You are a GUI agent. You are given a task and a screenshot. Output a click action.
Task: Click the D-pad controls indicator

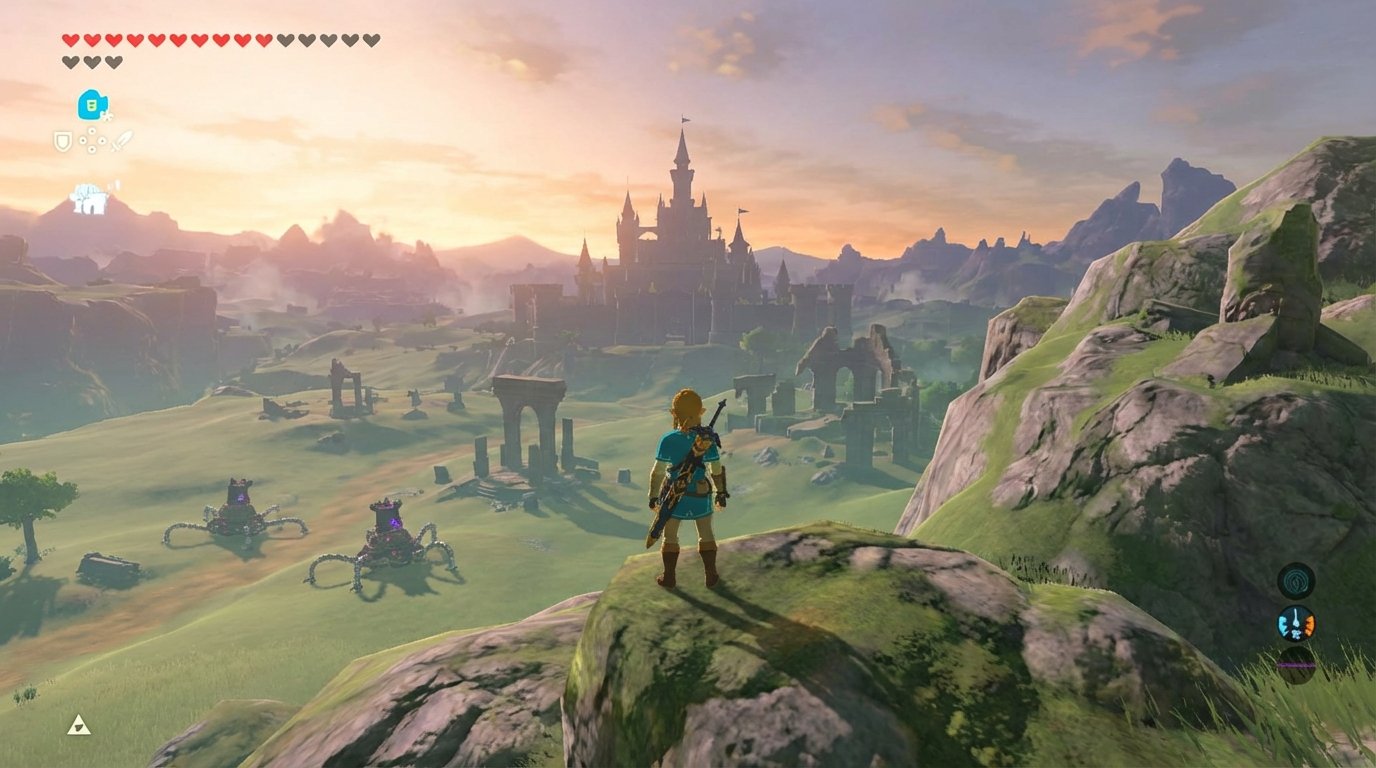coord(92,141)
